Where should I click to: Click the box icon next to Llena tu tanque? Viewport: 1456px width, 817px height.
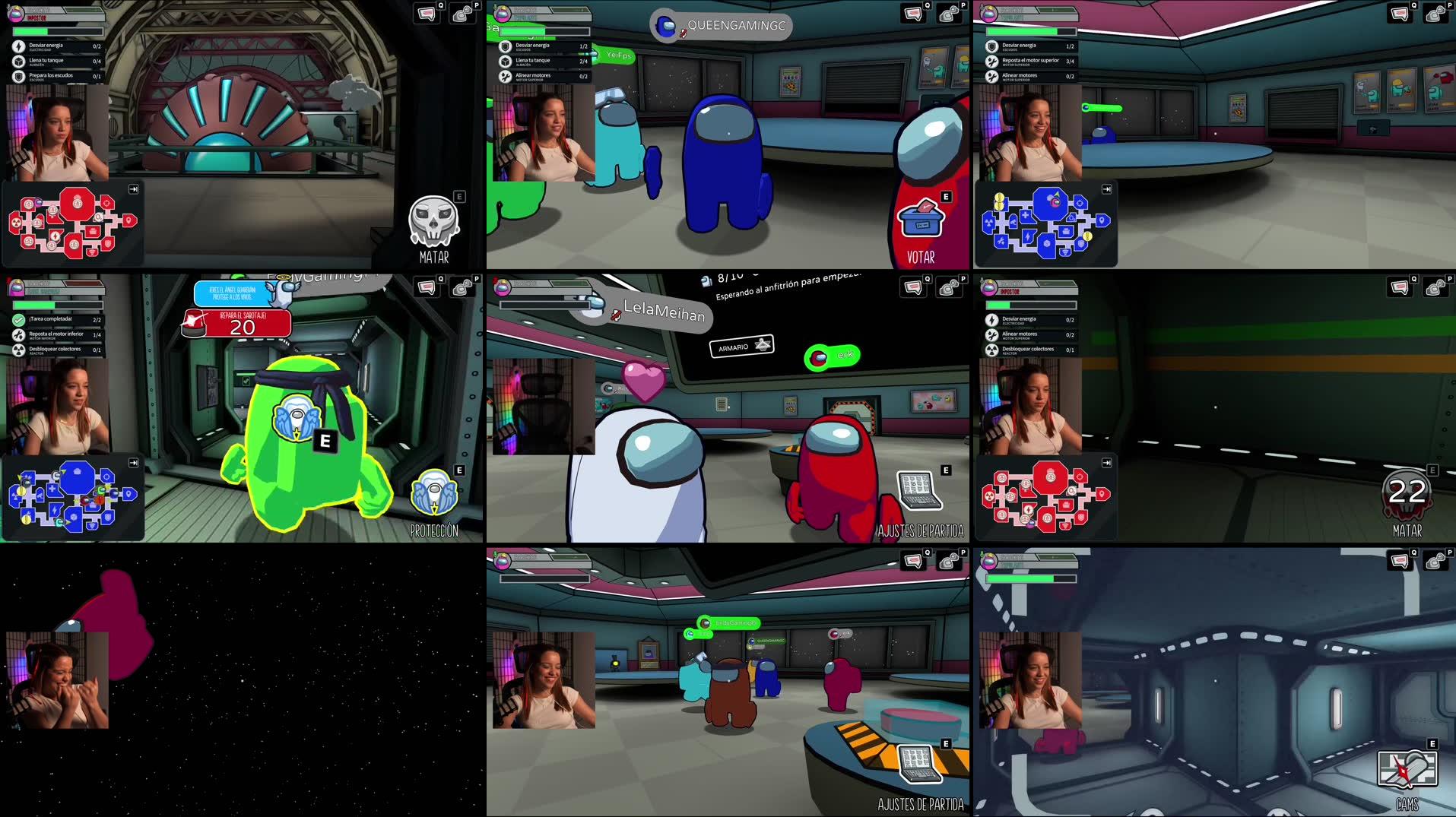pos(18,61)
